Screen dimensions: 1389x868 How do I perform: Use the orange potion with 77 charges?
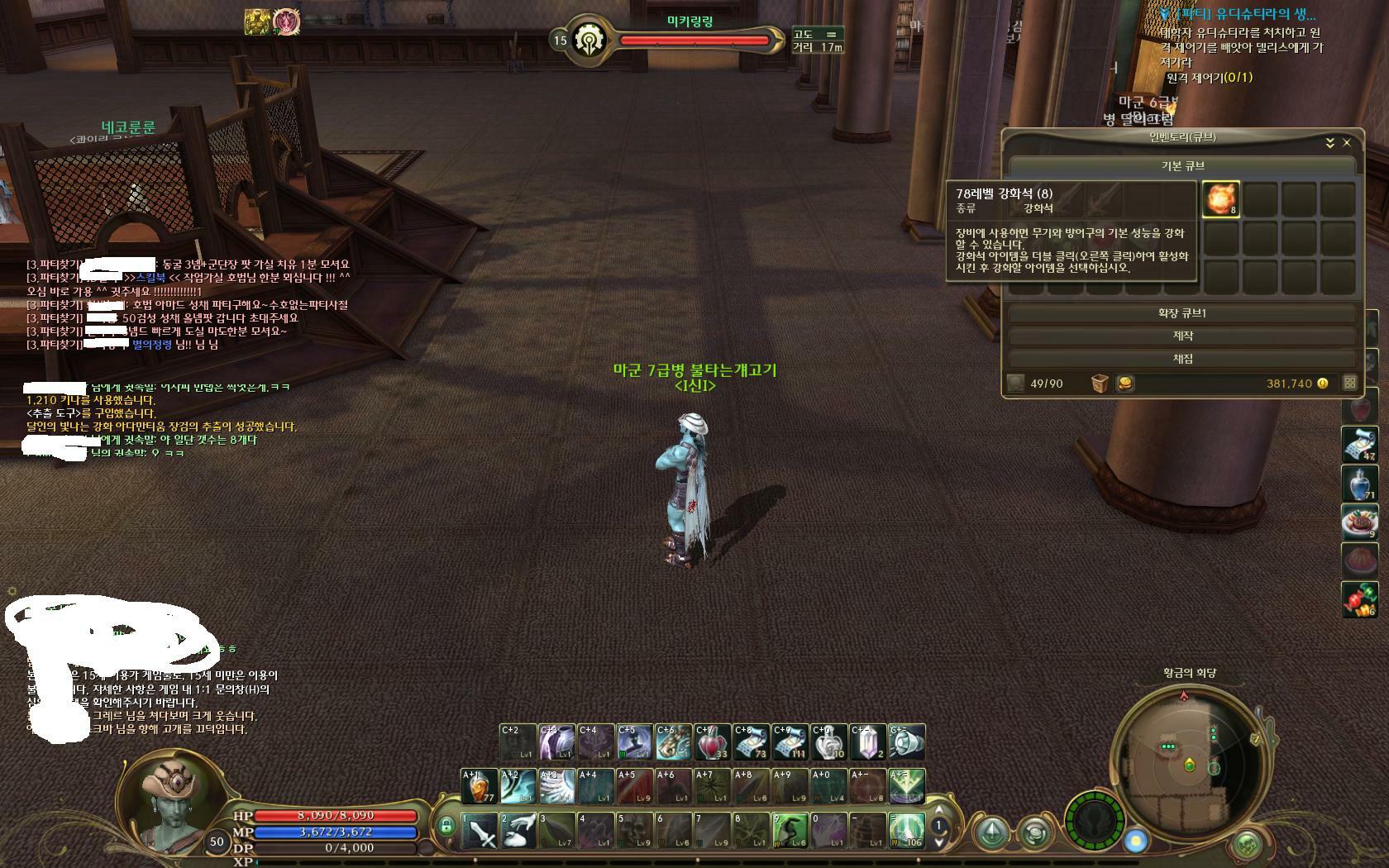tap(479, 786)
